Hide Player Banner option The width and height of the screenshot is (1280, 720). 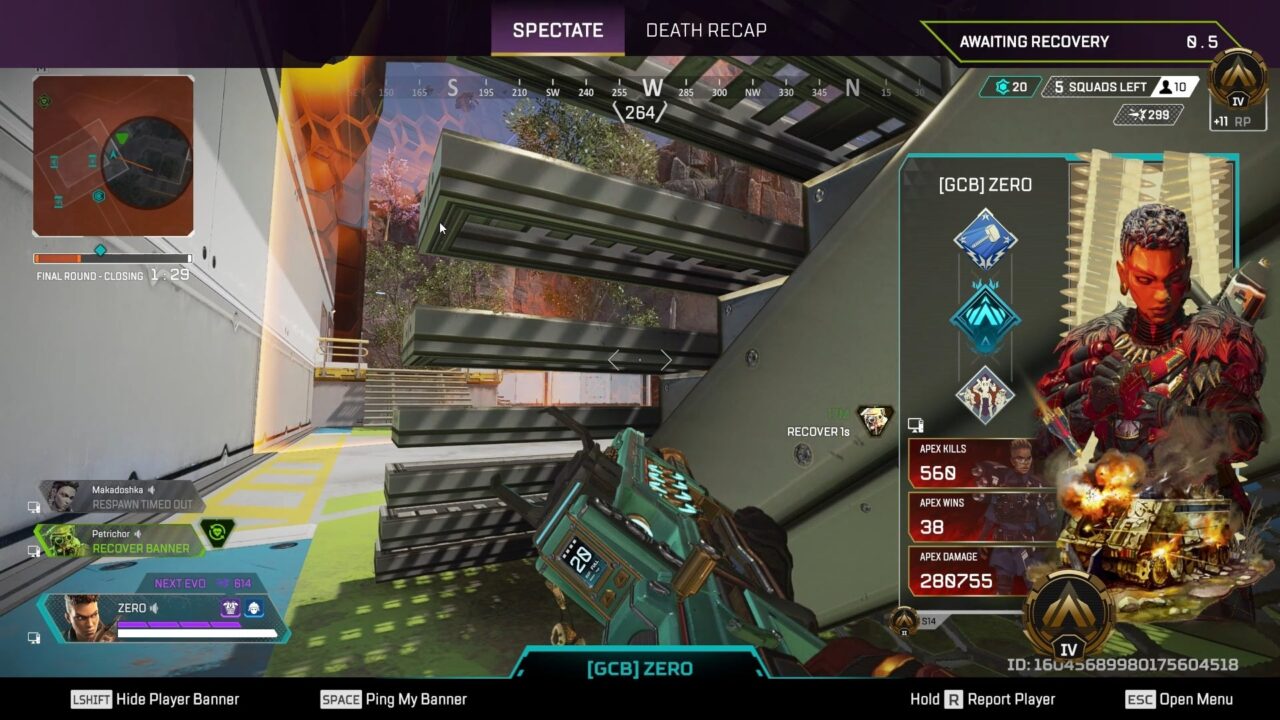click(155, 699)
